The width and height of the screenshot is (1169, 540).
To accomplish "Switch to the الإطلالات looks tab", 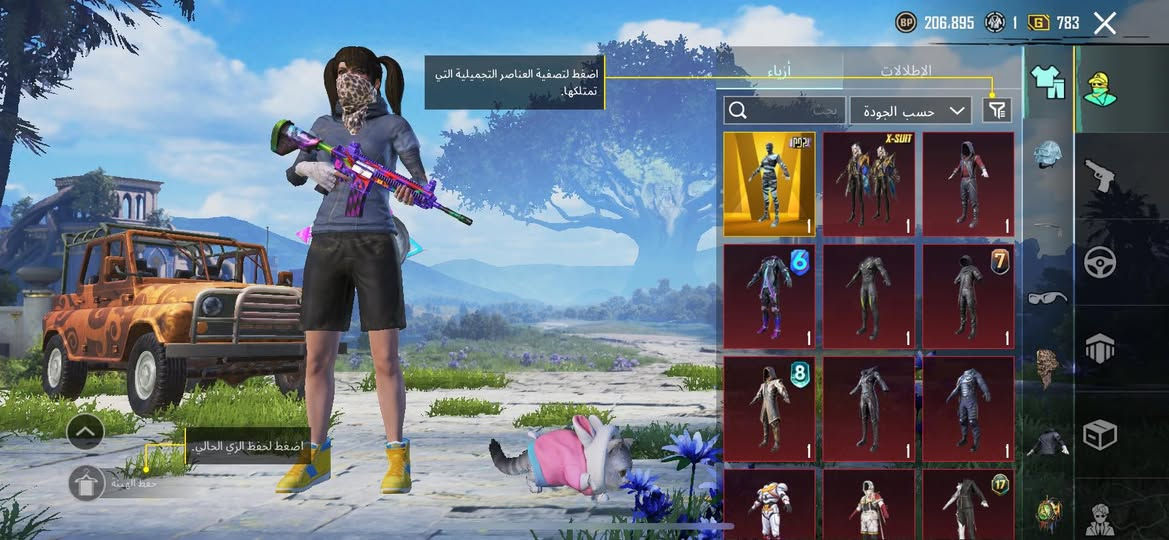I will click(x=906, y=71).
